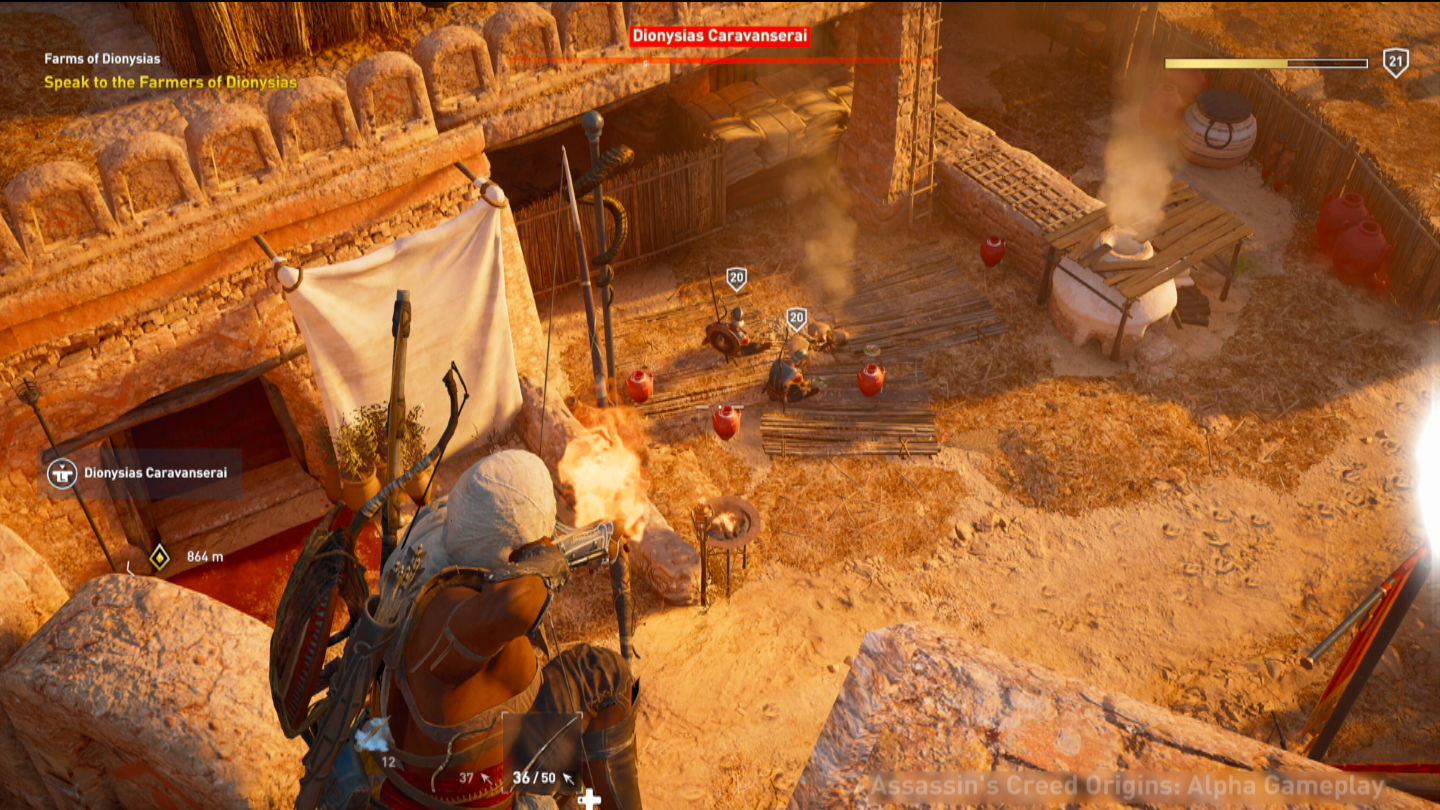Click the level 21 shield emblem
This screenshot has width=1440, height=810.
click(x=1394, y=62)
